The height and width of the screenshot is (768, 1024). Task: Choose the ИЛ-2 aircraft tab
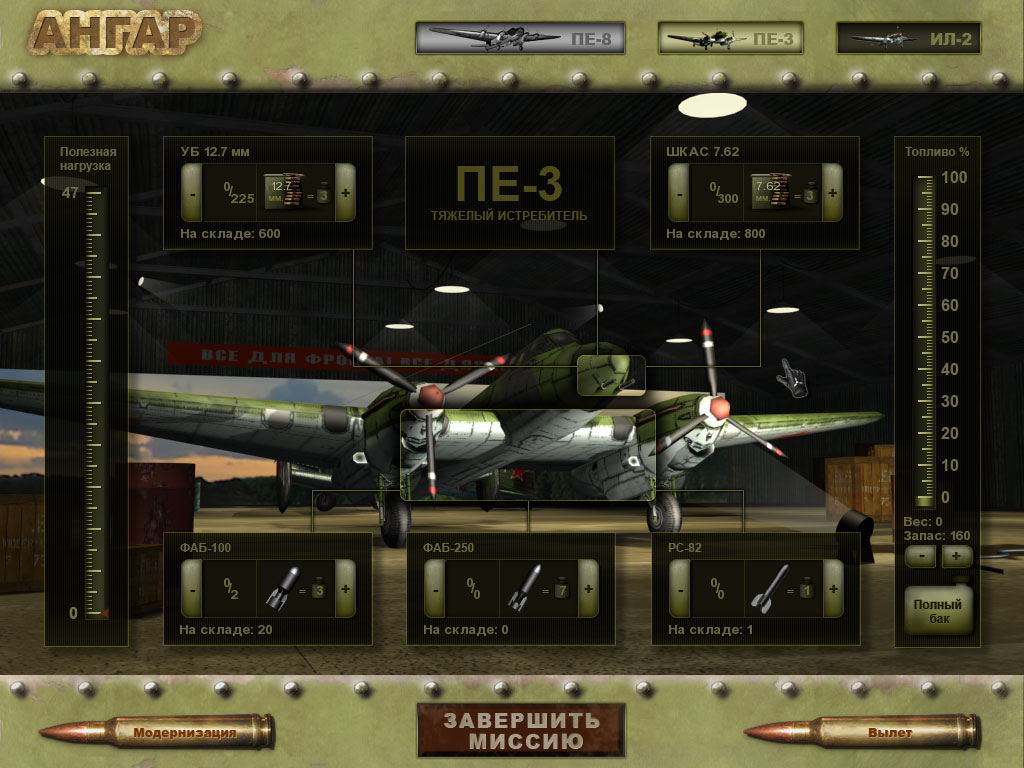908,40
